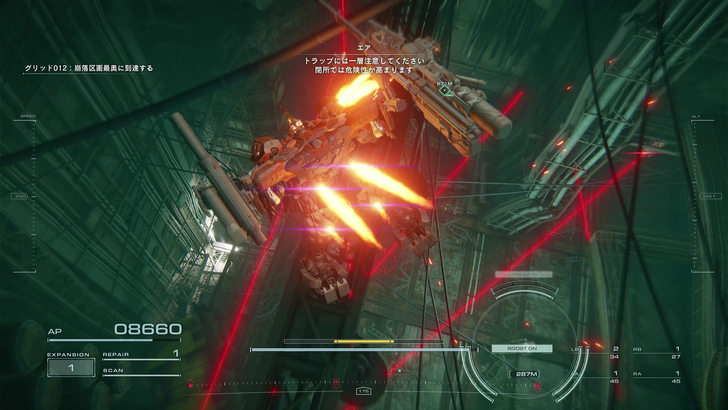Viewport: 728px width, 410px height.
Task: Select the Grid 012 mission objective tracker
Action: coord(89,69)
